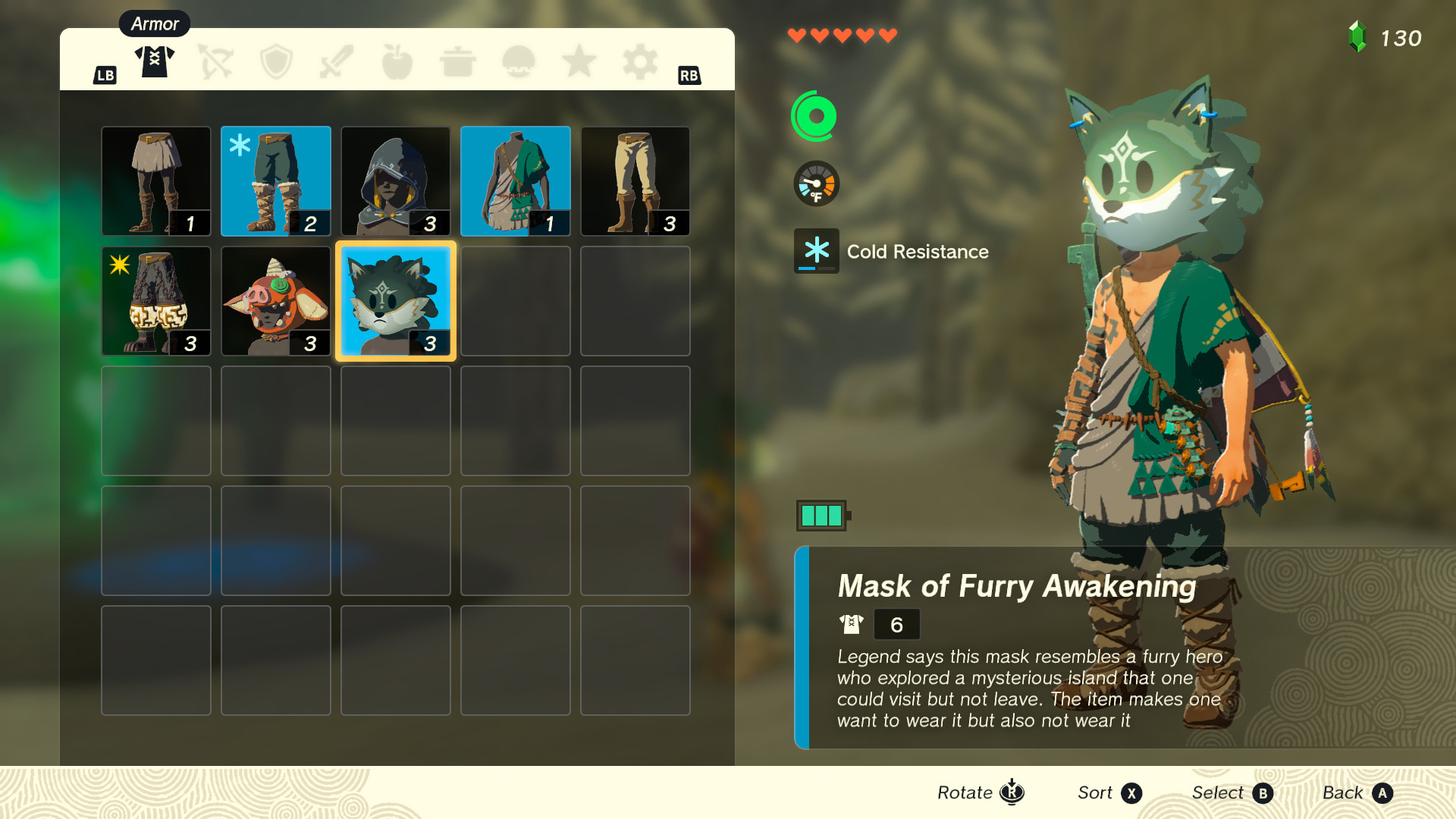Click the RB next-category button
1456x819 pixels.
click(x=689, y=76)
